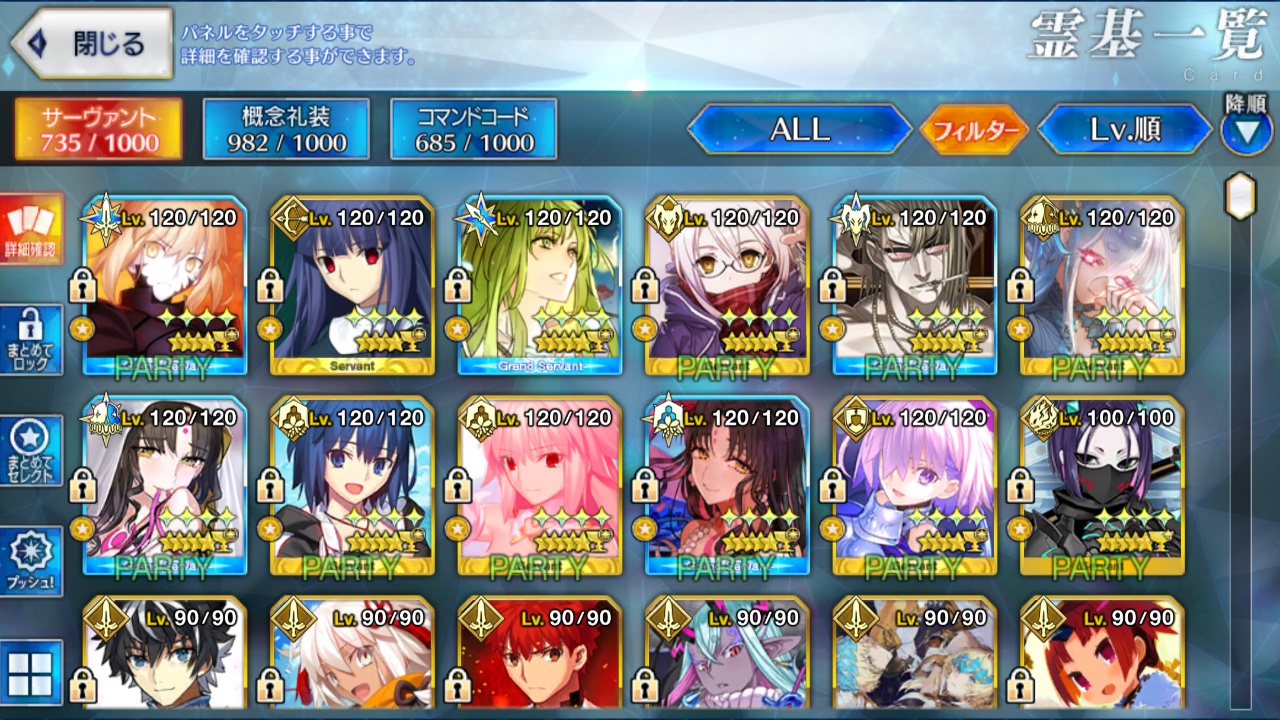The image size is (1280, 720).
Task: Select the white-haired servant with glasses
Action: tap(727, 285)
